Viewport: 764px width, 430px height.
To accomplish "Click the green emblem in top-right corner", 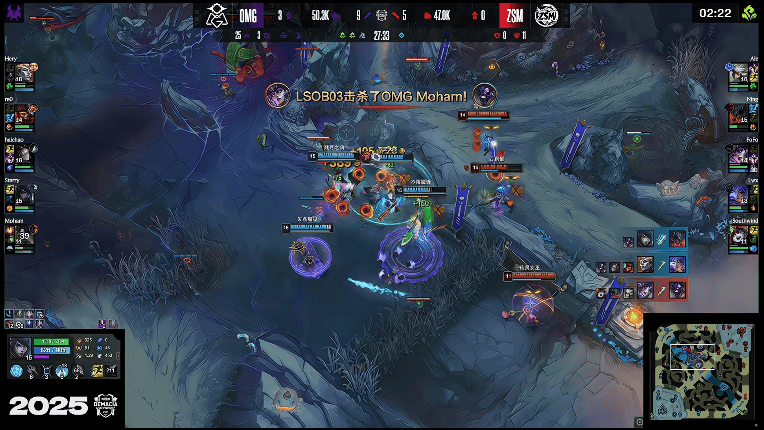I will click(747, 14).
